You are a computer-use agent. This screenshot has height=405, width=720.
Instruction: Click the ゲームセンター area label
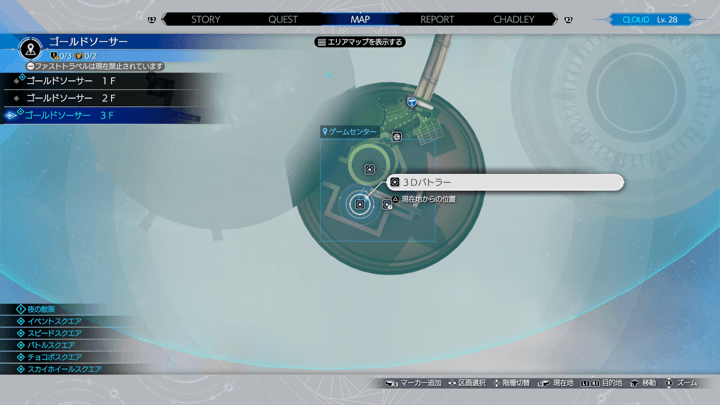(x=352, y=131)
